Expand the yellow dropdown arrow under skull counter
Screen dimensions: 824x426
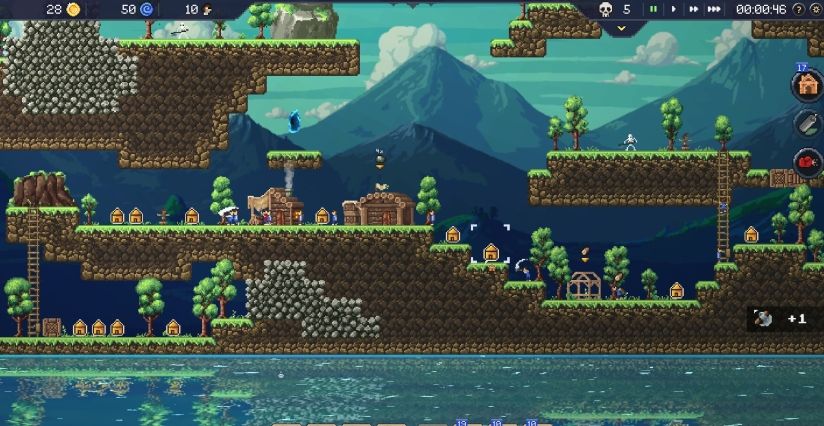tap(620, 28)
